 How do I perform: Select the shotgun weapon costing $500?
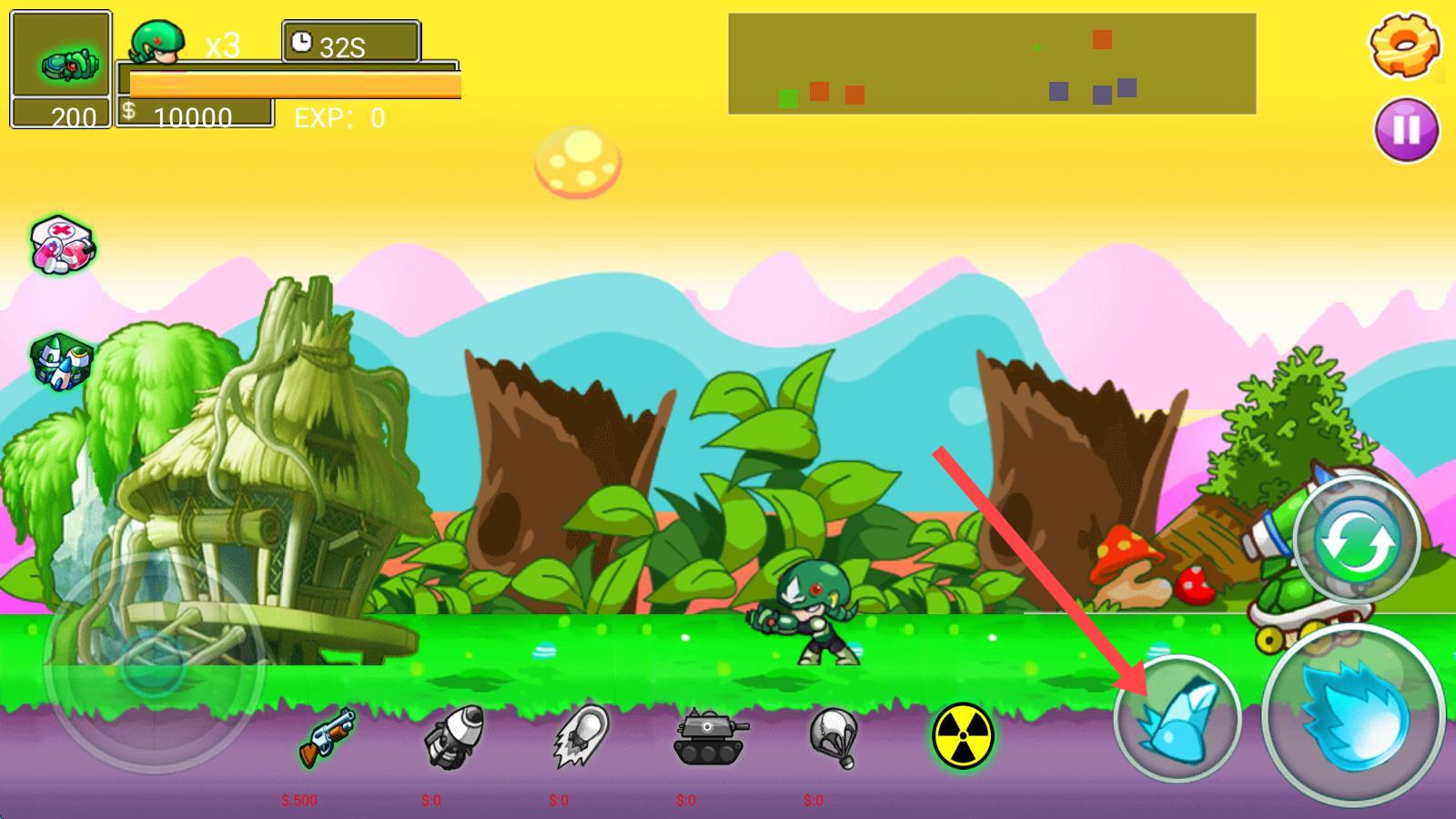tap(326, 736)
